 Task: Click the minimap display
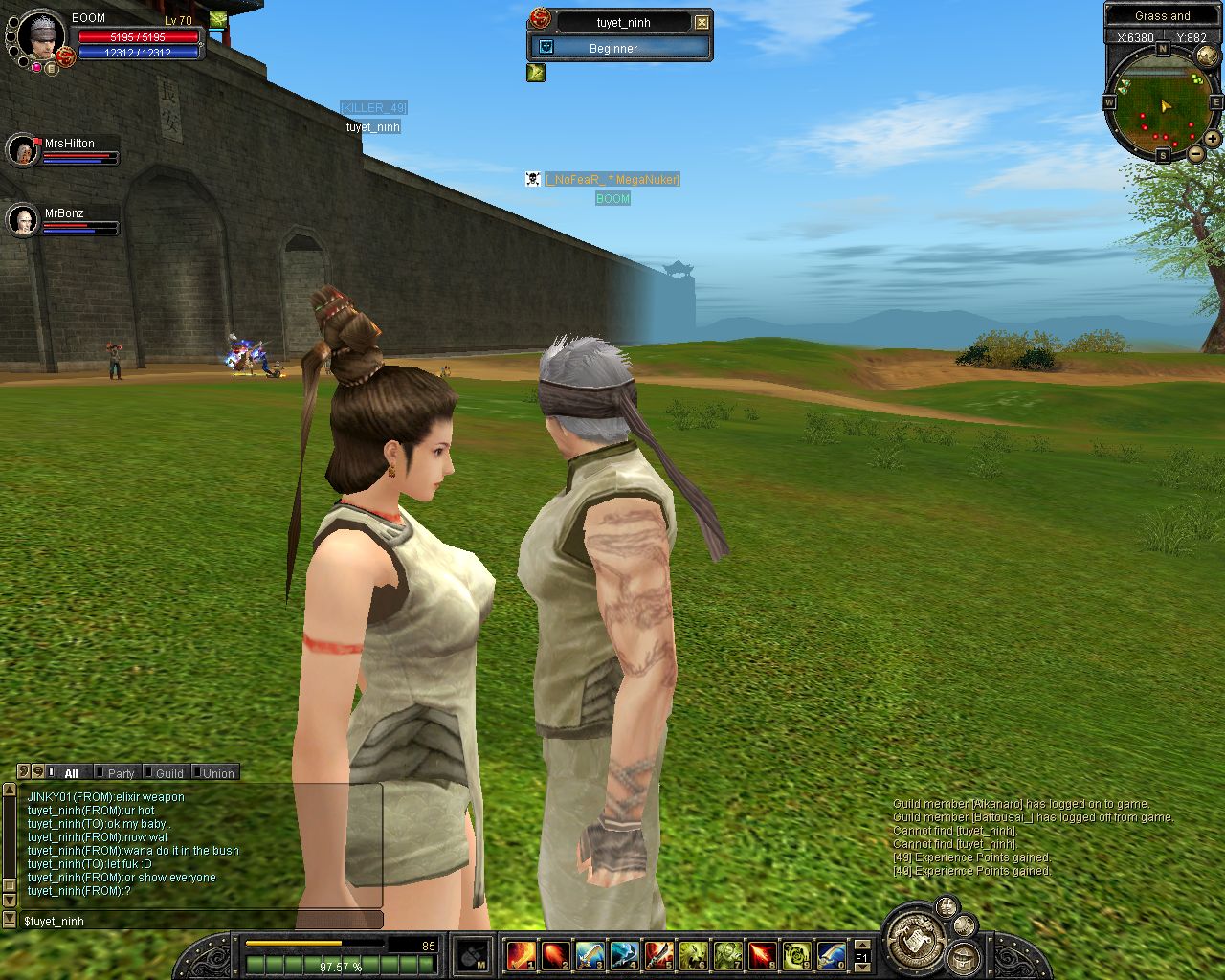click(1162, 100)
